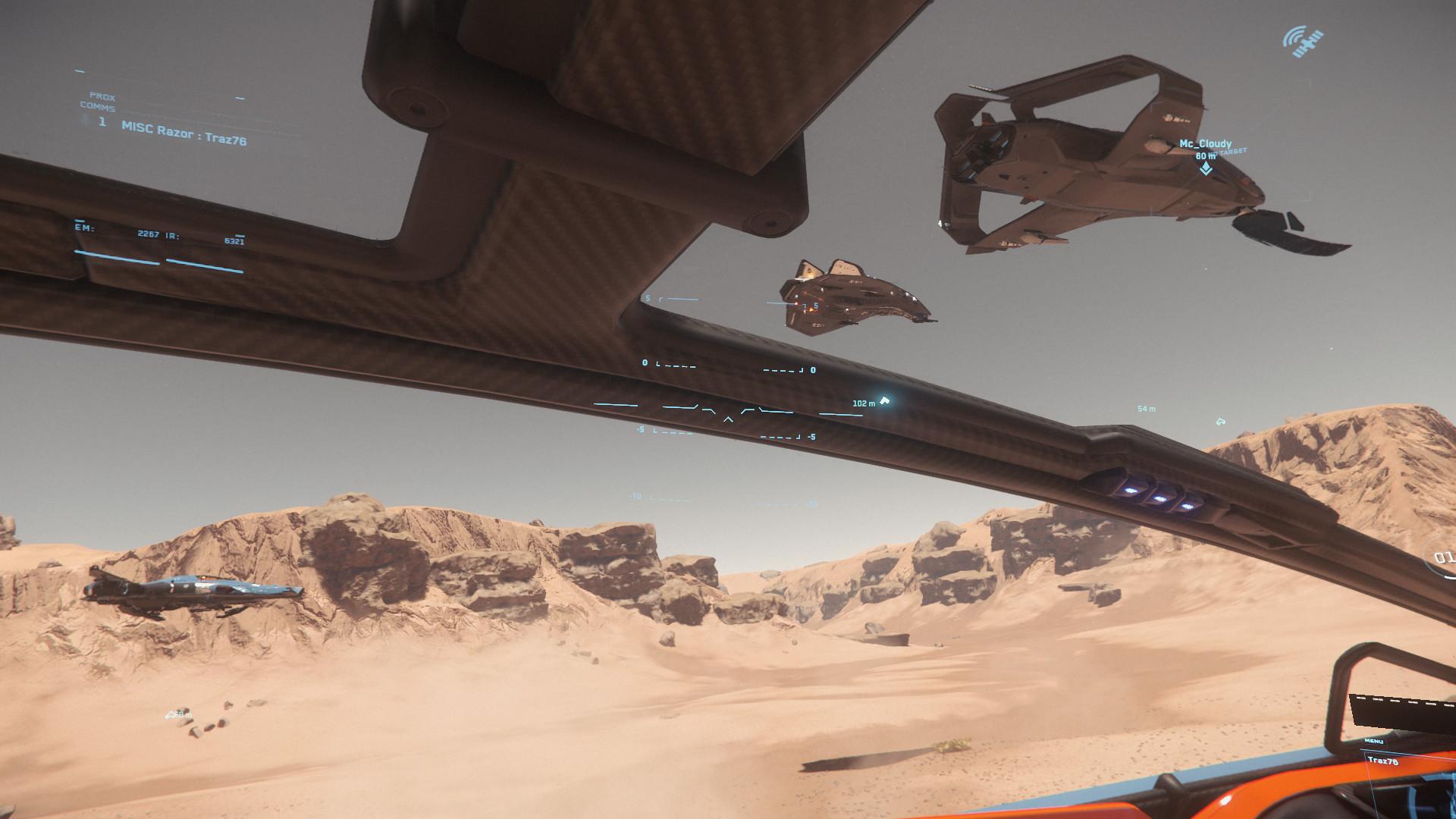Select the Mc_Cloudy target marker
The height and width of the screenshot is (819, 1456).
1205,168
